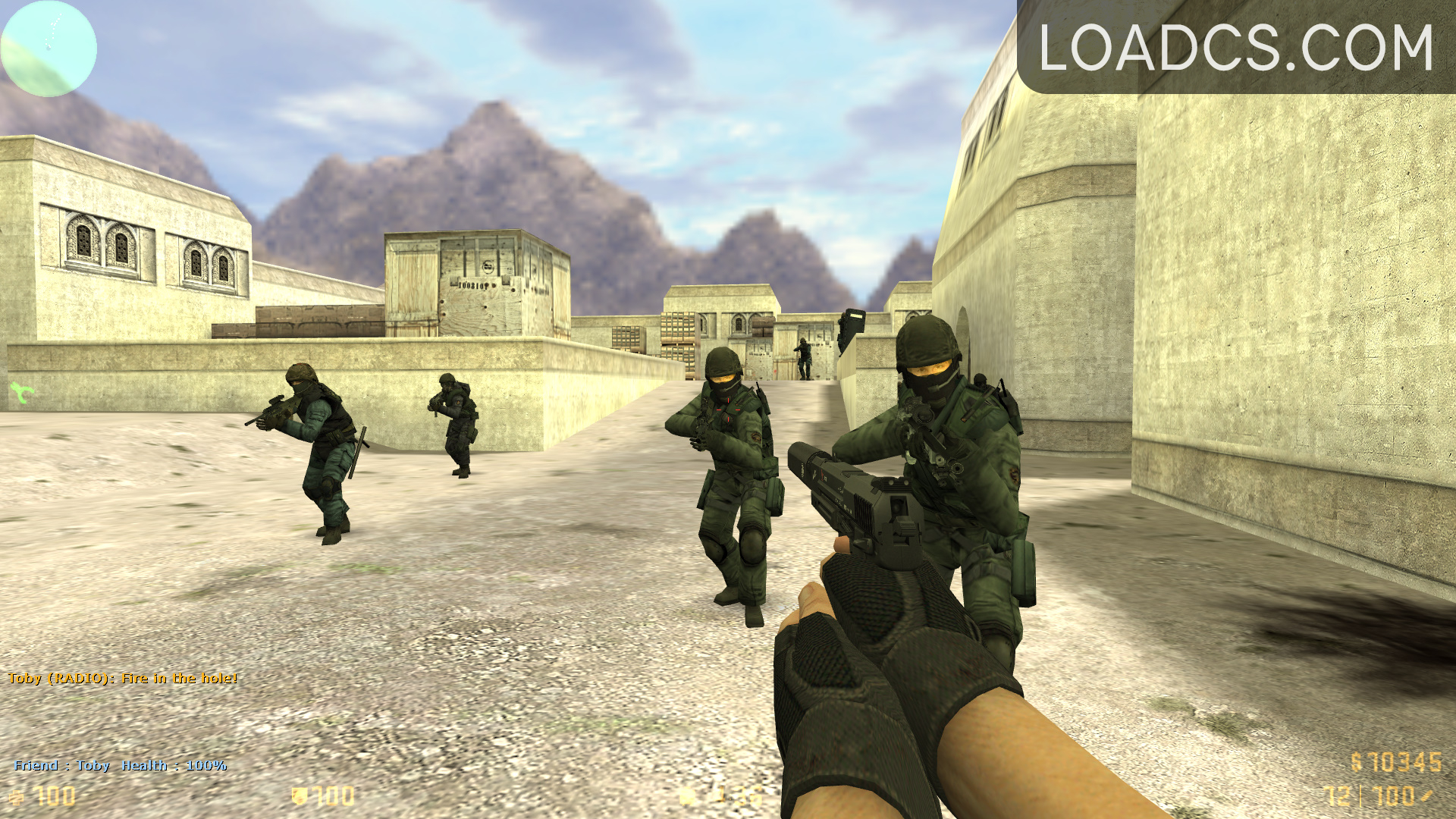
Task: Expand the radio message 'Fire in the hole!'
Action: point(121,679)
